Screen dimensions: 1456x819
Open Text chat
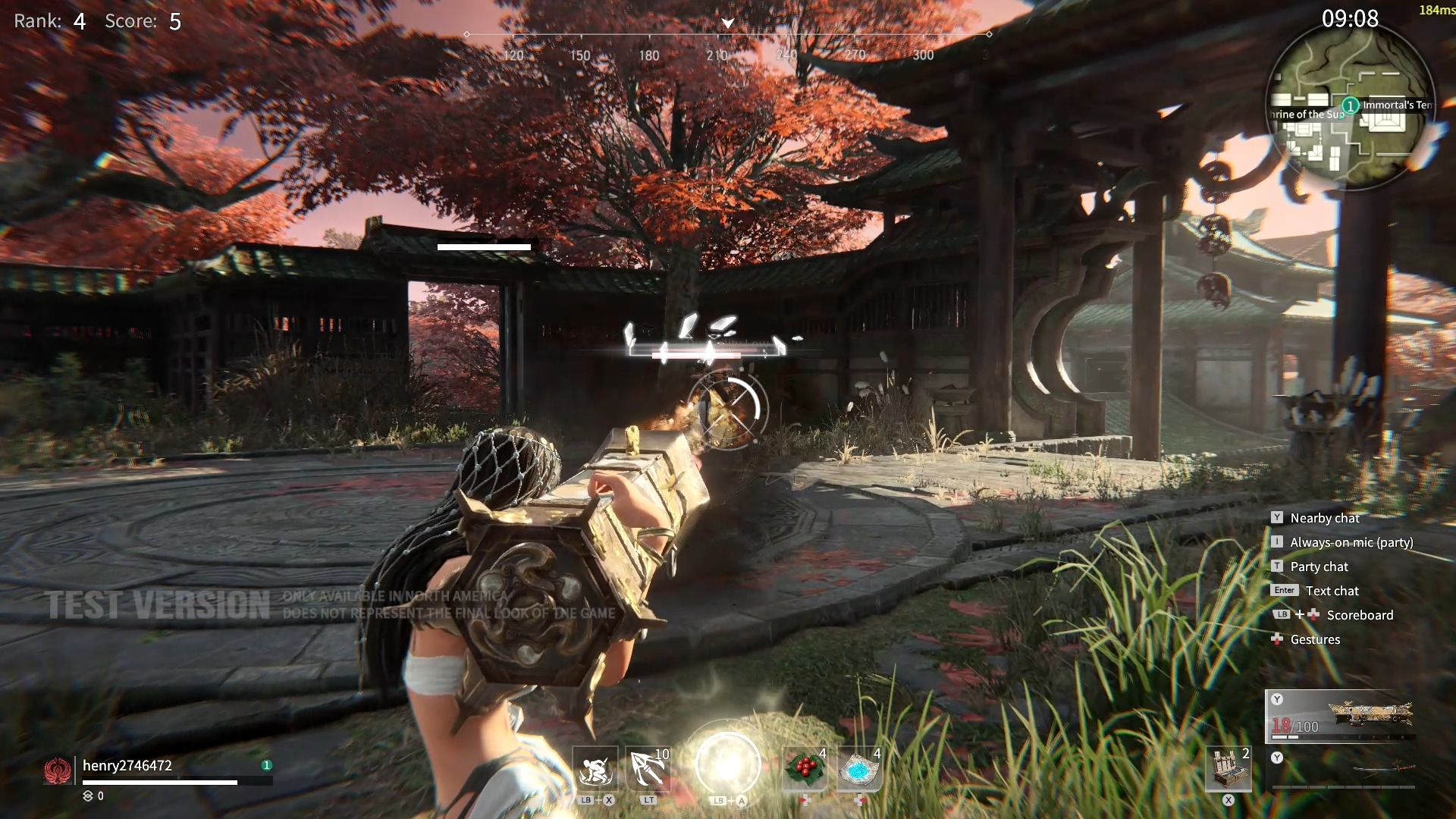[x=1332, y=591]
